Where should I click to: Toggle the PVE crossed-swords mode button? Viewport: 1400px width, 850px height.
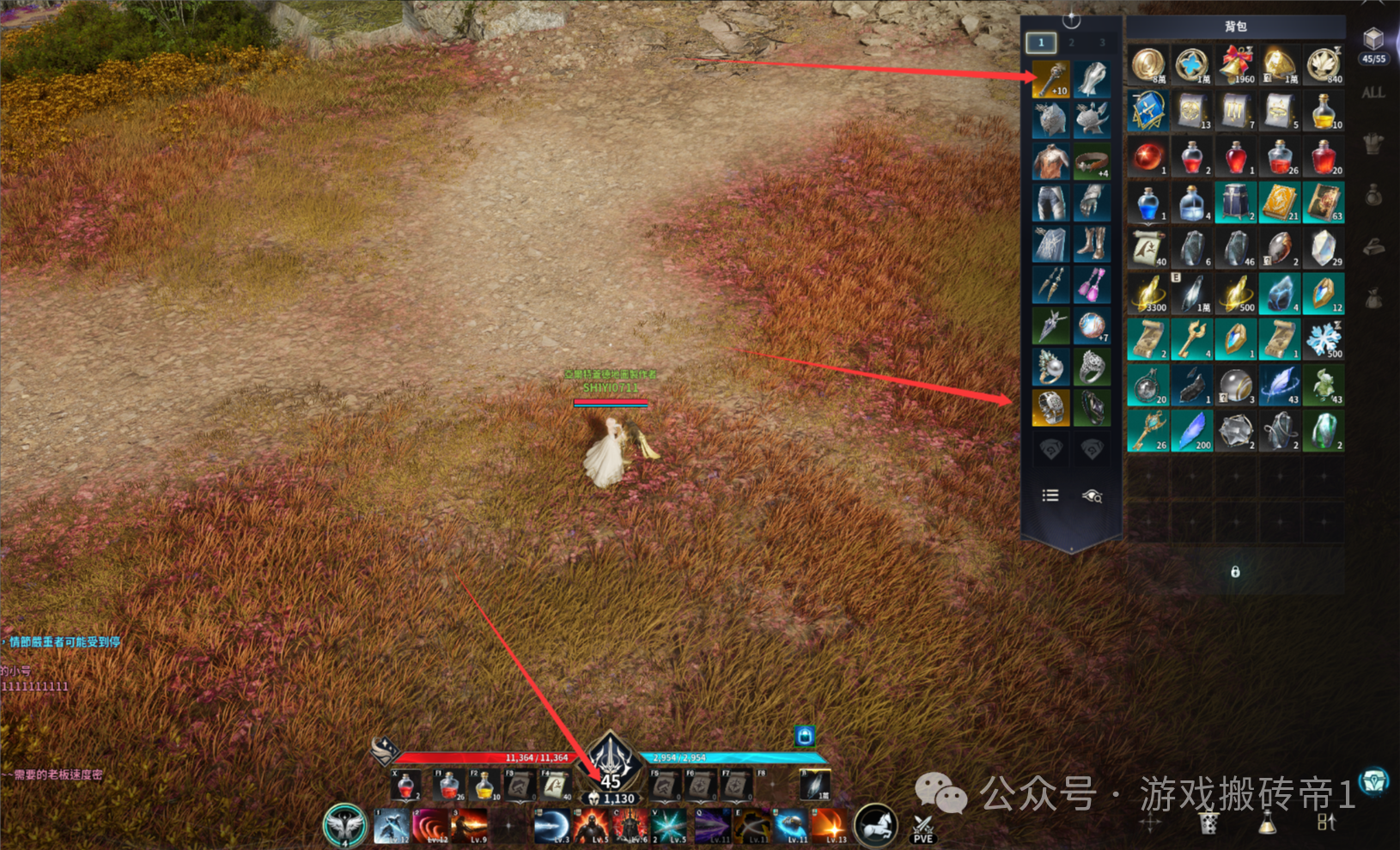pyautogui.click(x=923, y=828)
